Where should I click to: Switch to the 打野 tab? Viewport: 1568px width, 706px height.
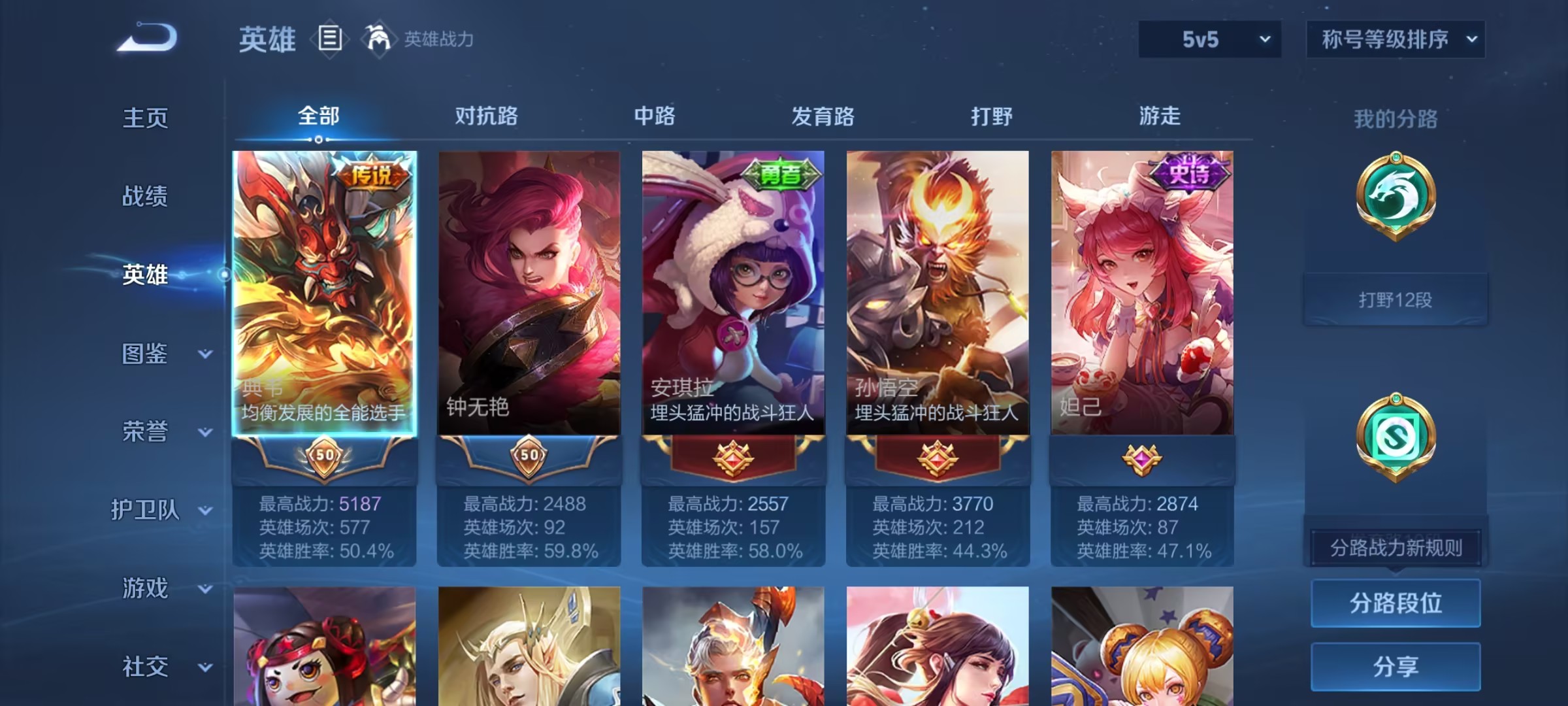tap(991, 116)
